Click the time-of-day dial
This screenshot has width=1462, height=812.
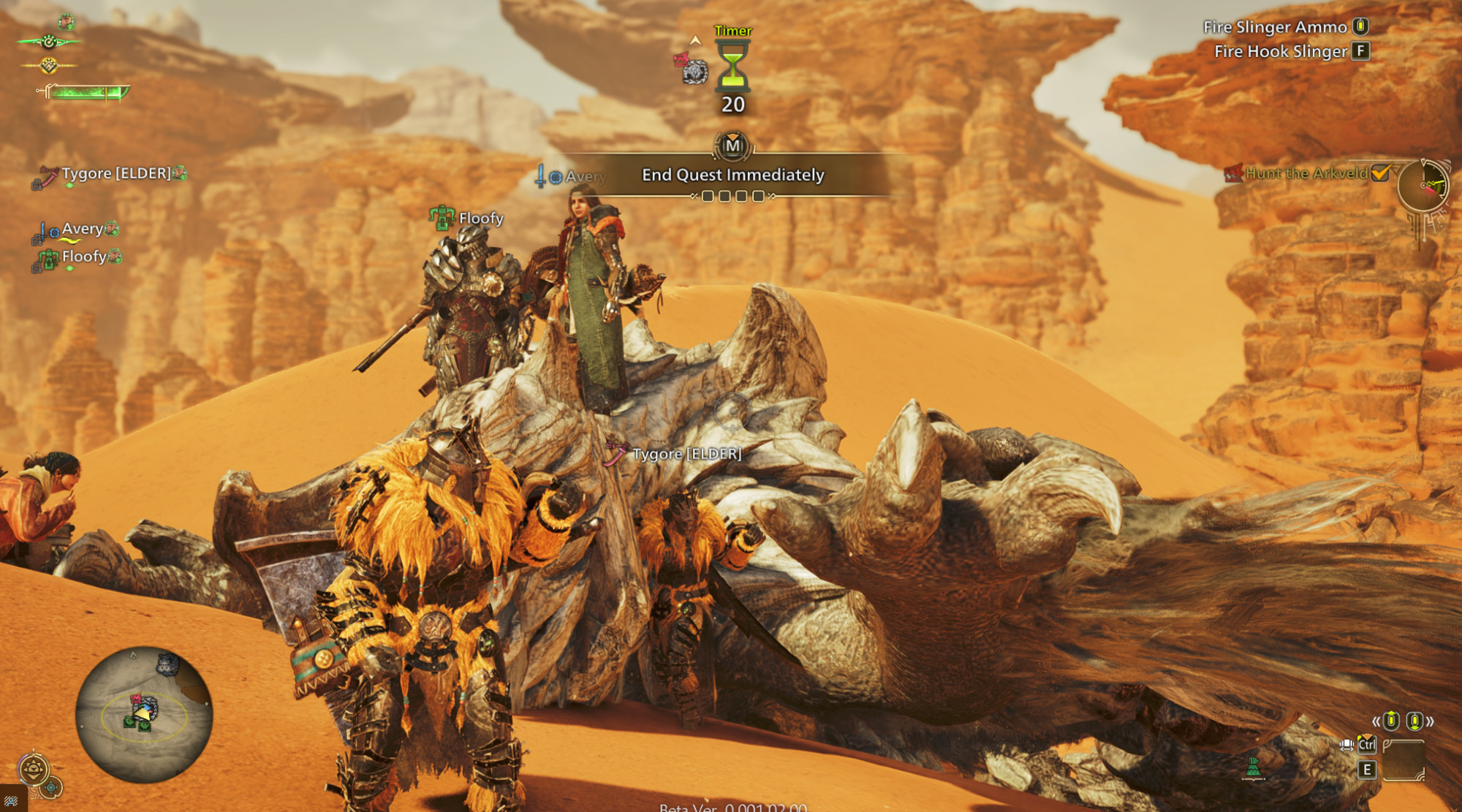(x=1423, y=186)
